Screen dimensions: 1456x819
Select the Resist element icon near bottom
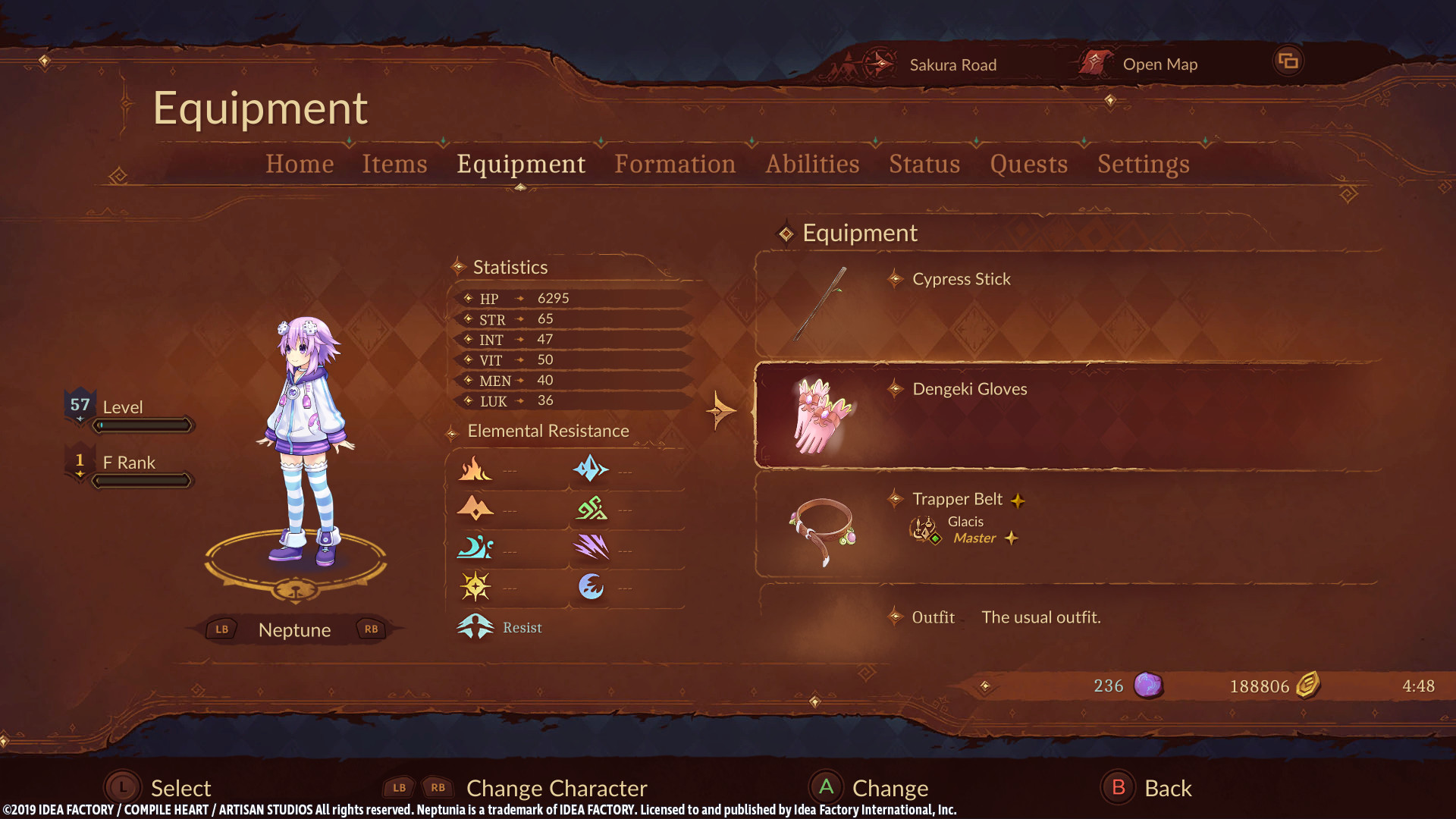475,626
